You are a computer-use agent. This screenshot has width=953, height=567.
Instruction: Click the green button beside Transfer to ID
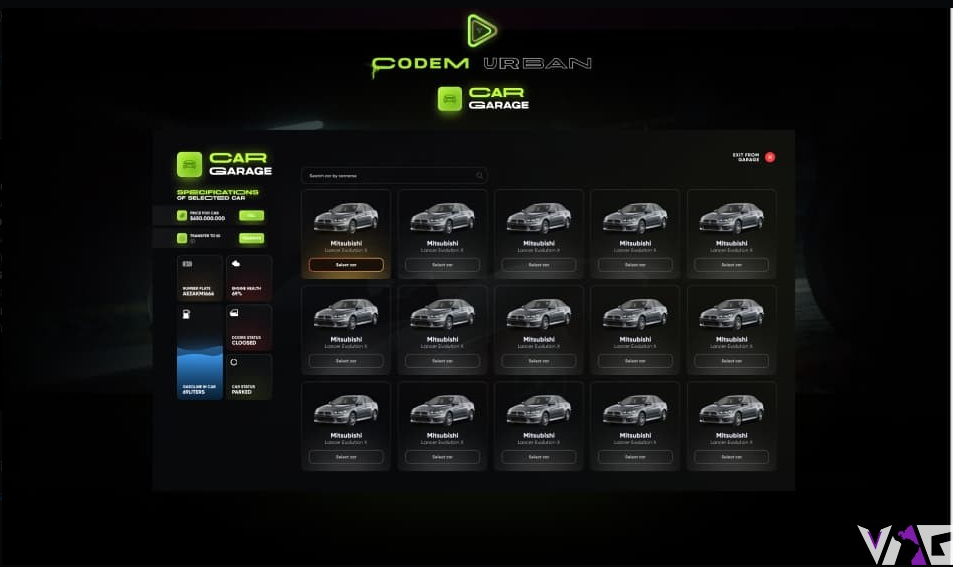pyautogui.click(x=252, y=238)
